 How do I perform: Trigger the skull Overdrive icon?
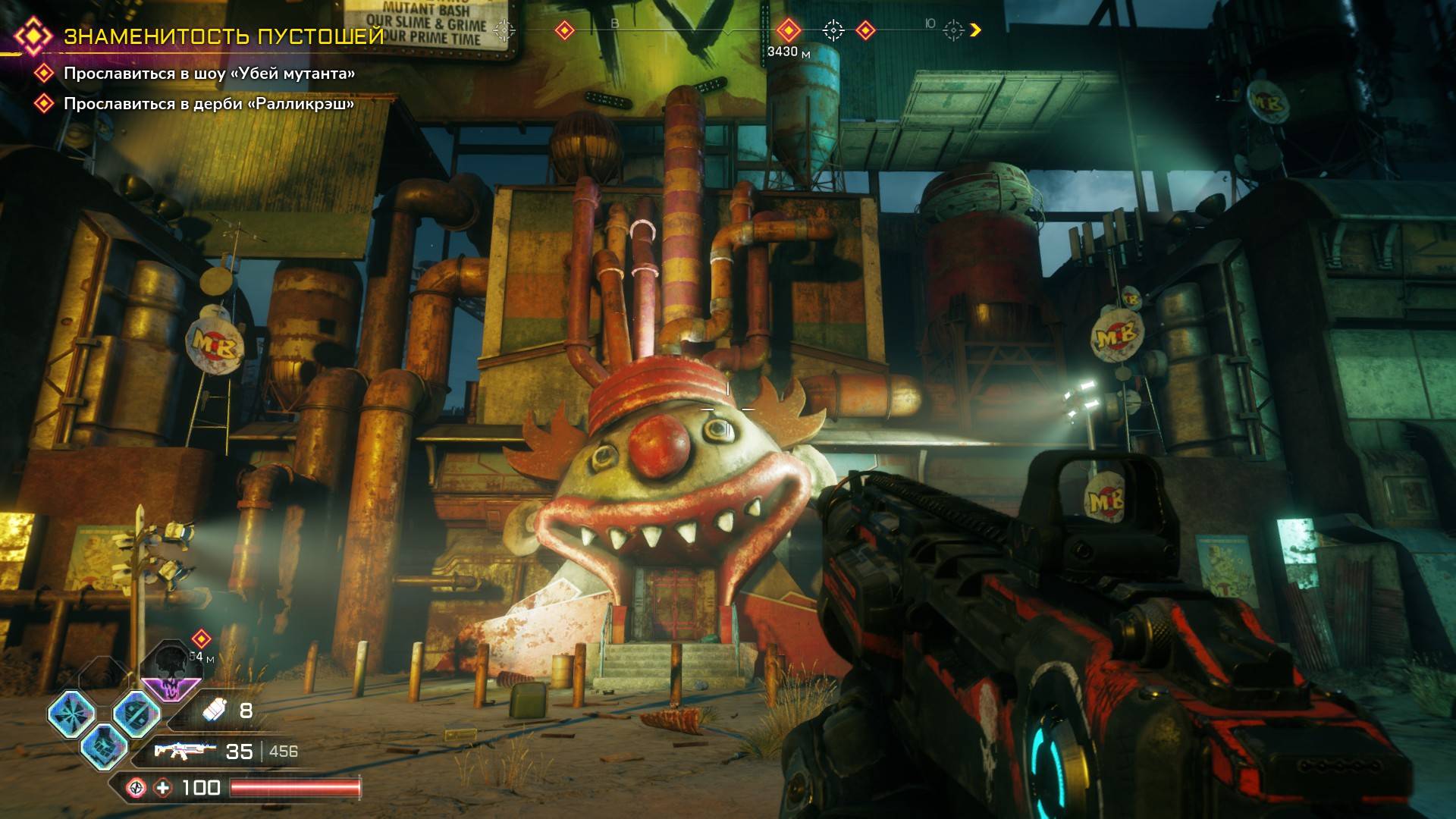click(171, 672)
